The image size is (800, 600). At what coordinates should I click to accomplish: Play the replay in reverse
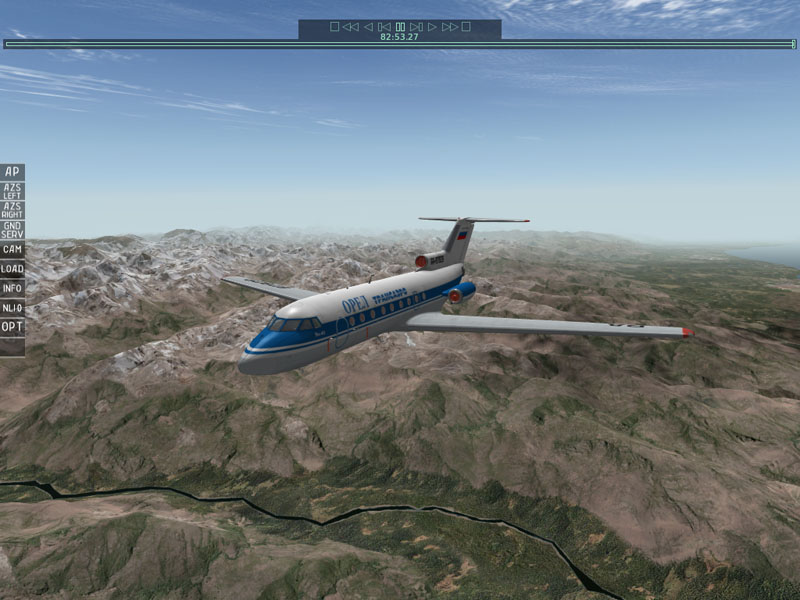[x=368, y=27]
